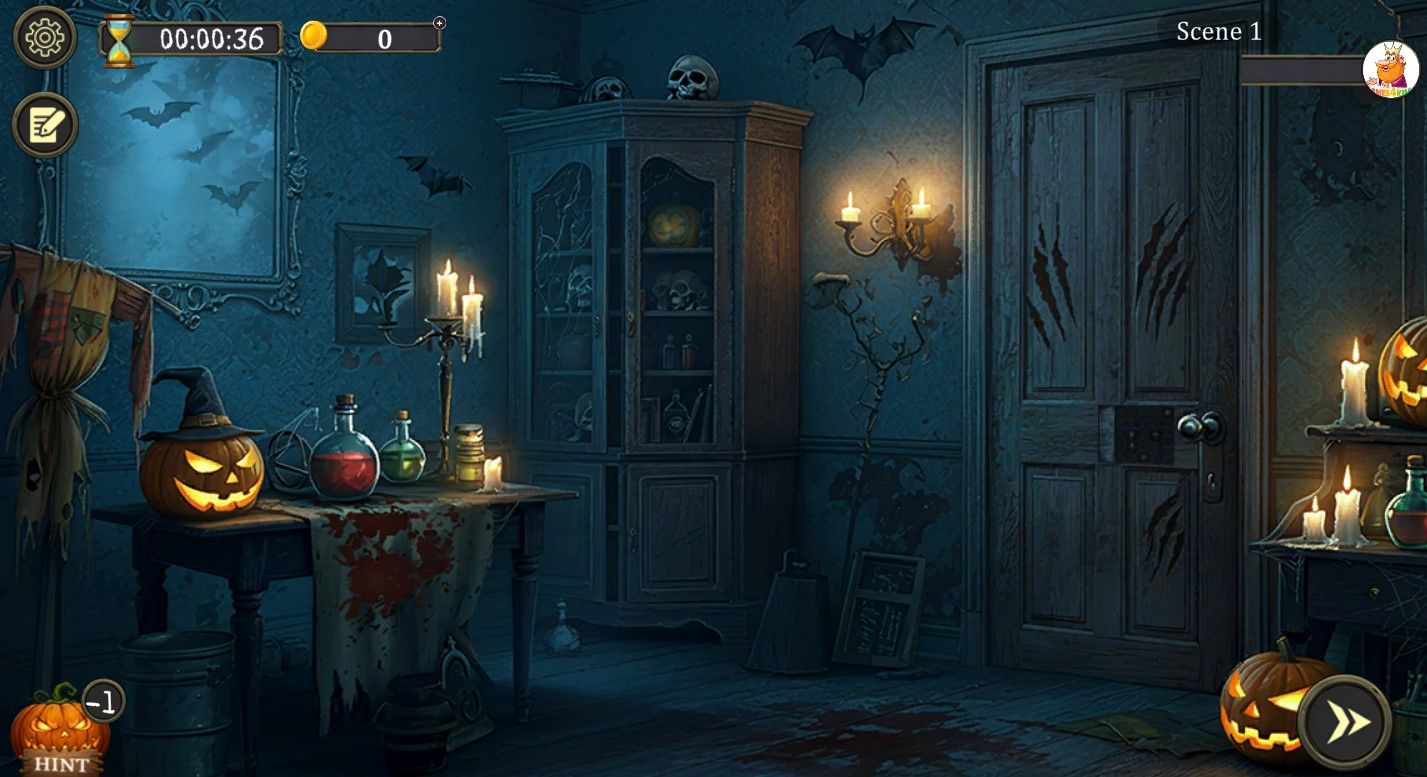Viewport: 1427px width, 777px height.
Task: Tap the orange mascot avatar icon
Action: 1390,69
